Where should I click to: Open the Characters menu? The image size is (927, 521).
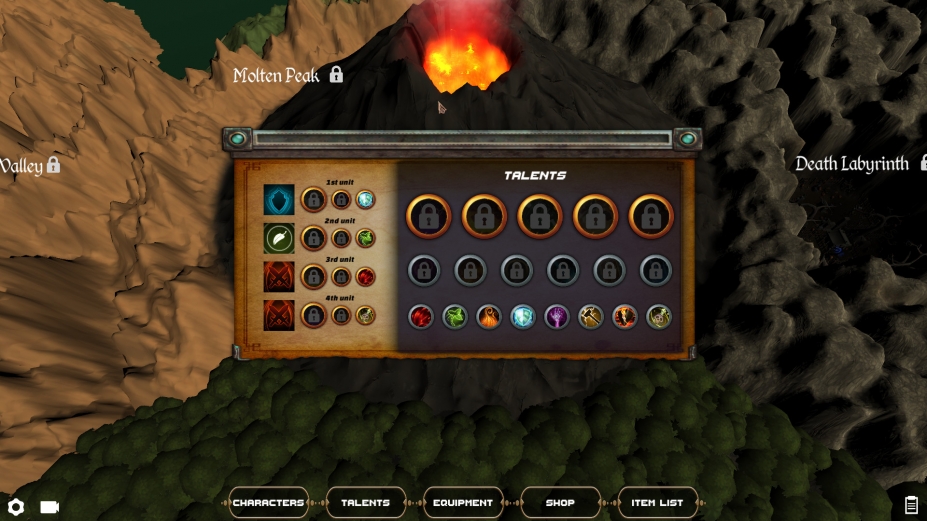(x=268, y=502)
